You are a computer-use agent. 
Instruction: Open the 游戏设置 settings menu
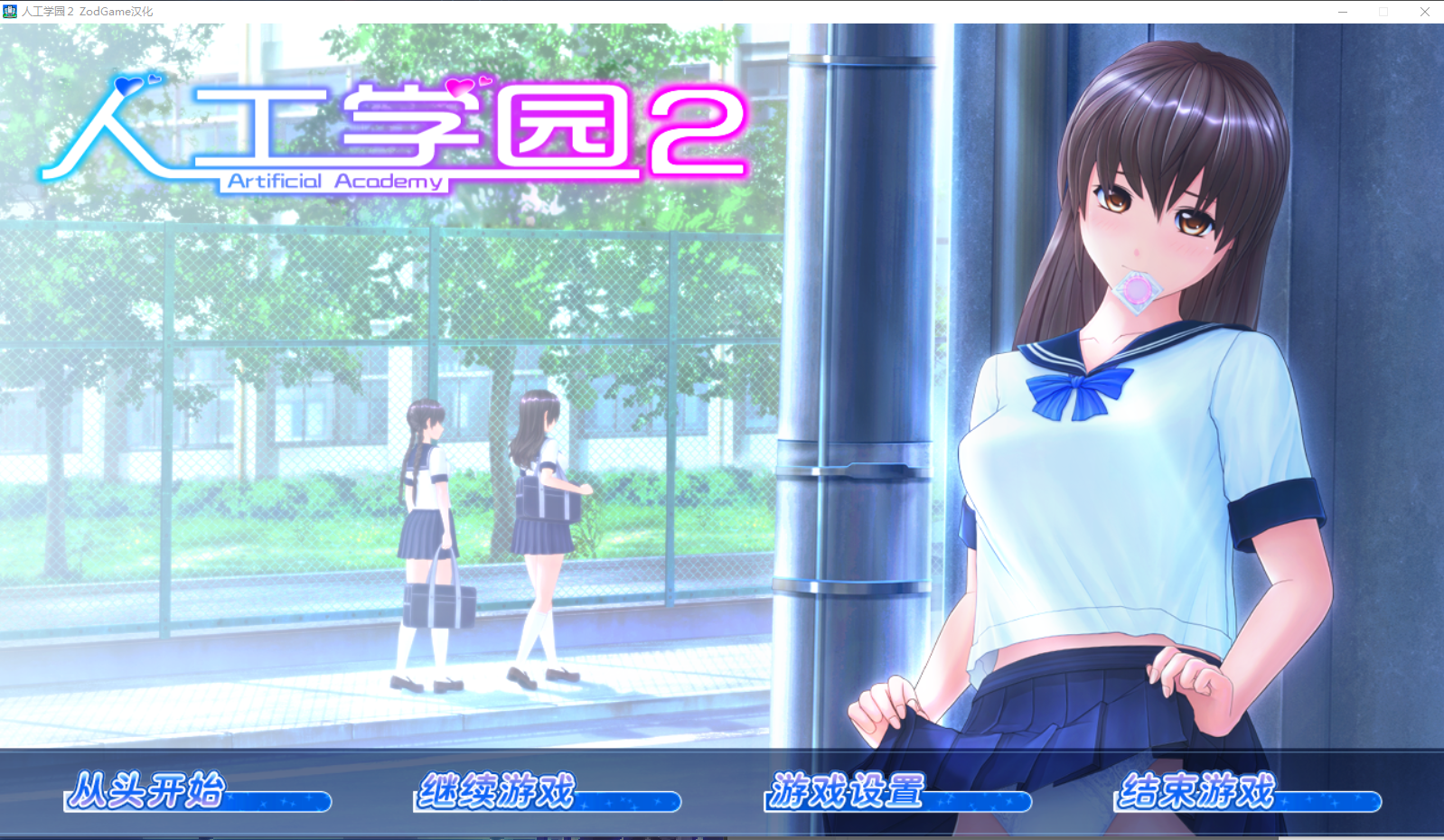(x=846, y=790)
